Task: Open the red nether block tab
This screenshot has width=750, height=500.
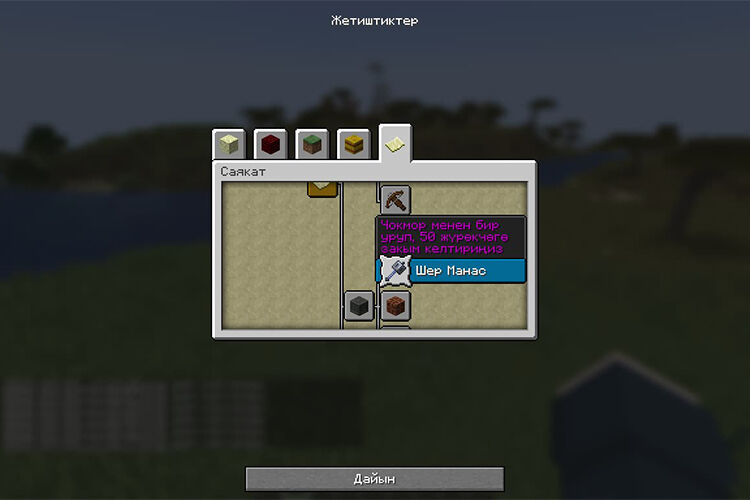Action: [x=270, y=144]
